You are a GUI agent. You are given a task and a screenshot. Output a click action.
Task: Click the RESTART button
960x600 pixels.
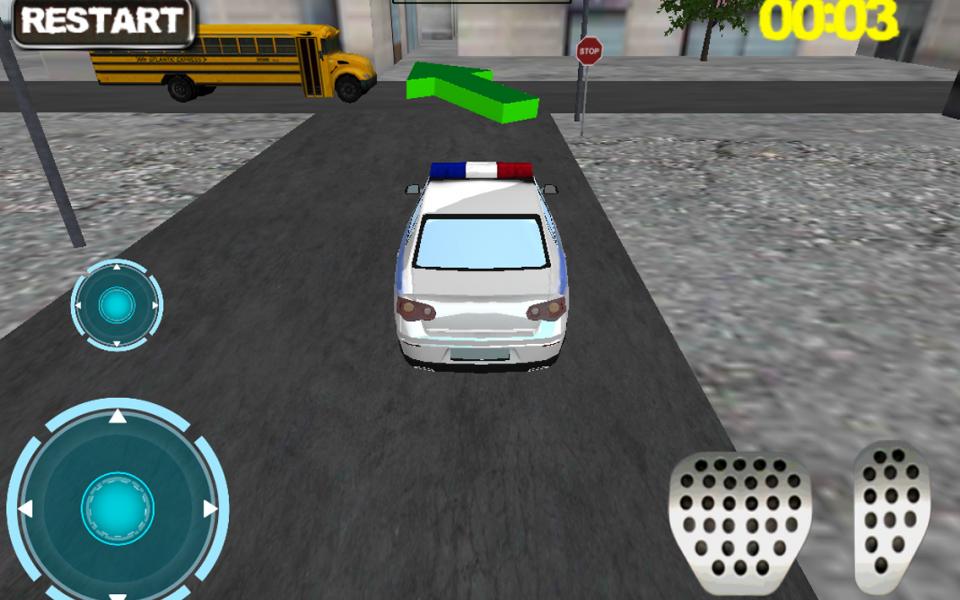102,22
